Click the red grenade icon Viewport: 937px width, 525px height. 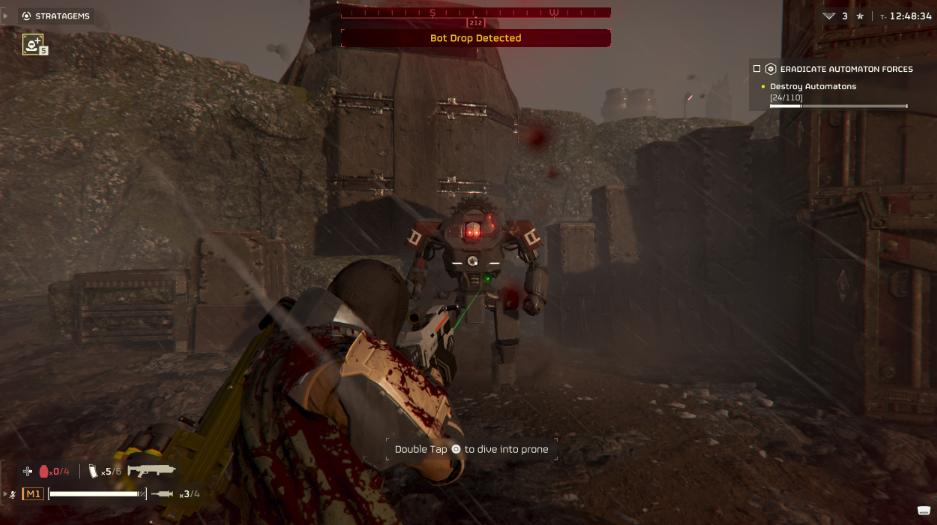(44, 471)
